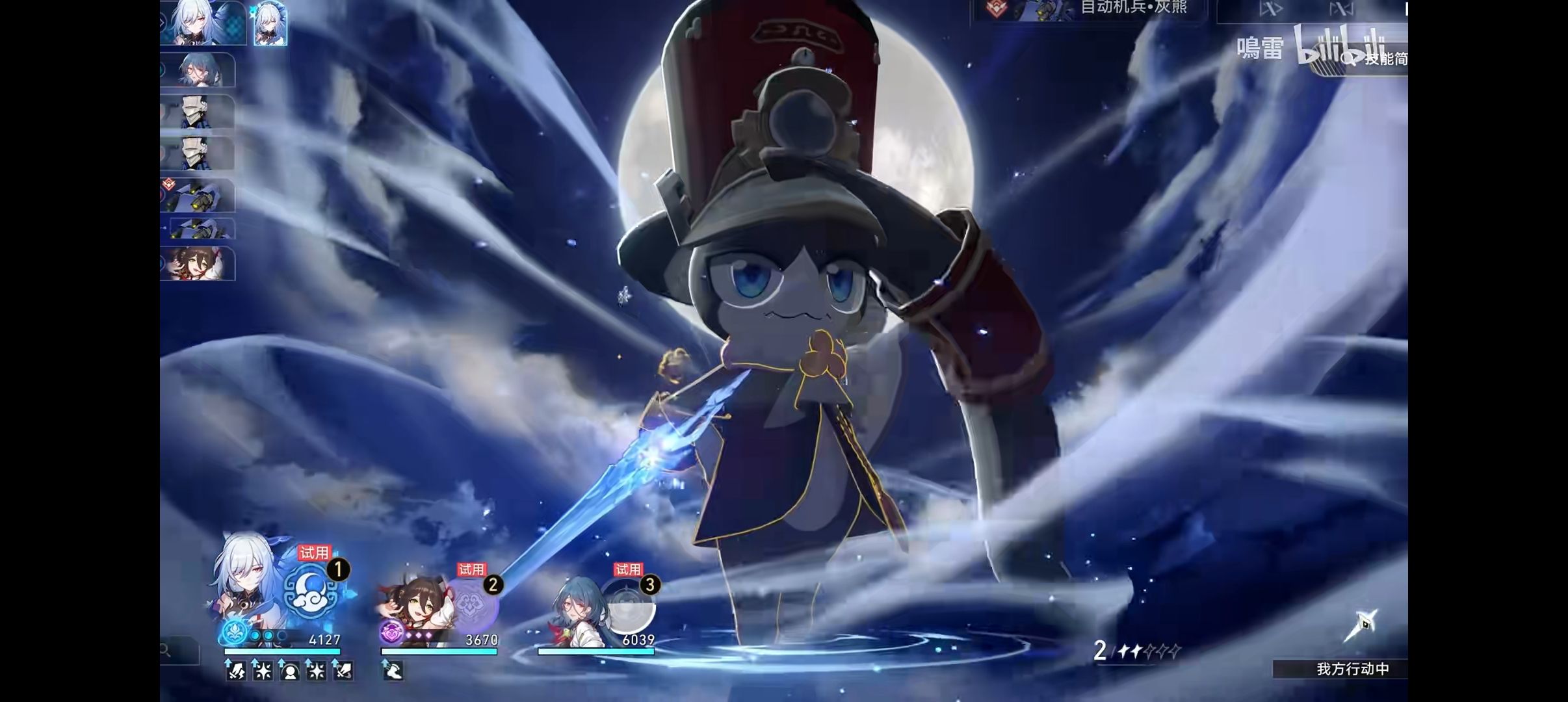Inspect Tingyun's boot speed buff icon
The image size is (1568, 702).
[393, 671]
